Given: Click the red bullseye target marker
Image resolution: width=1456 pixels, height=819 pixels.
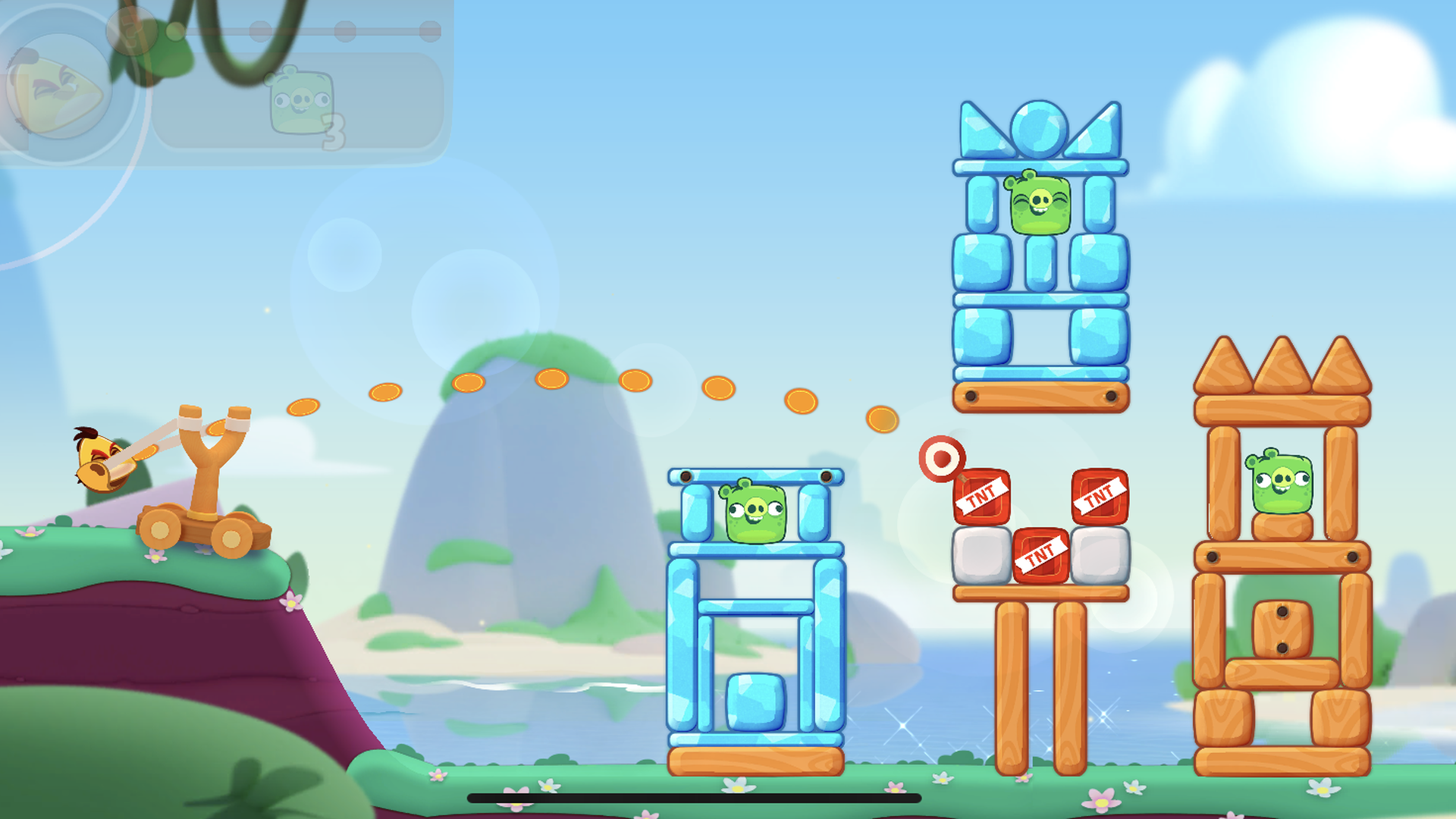Looking at the screenshot, I should pos(943,458).
